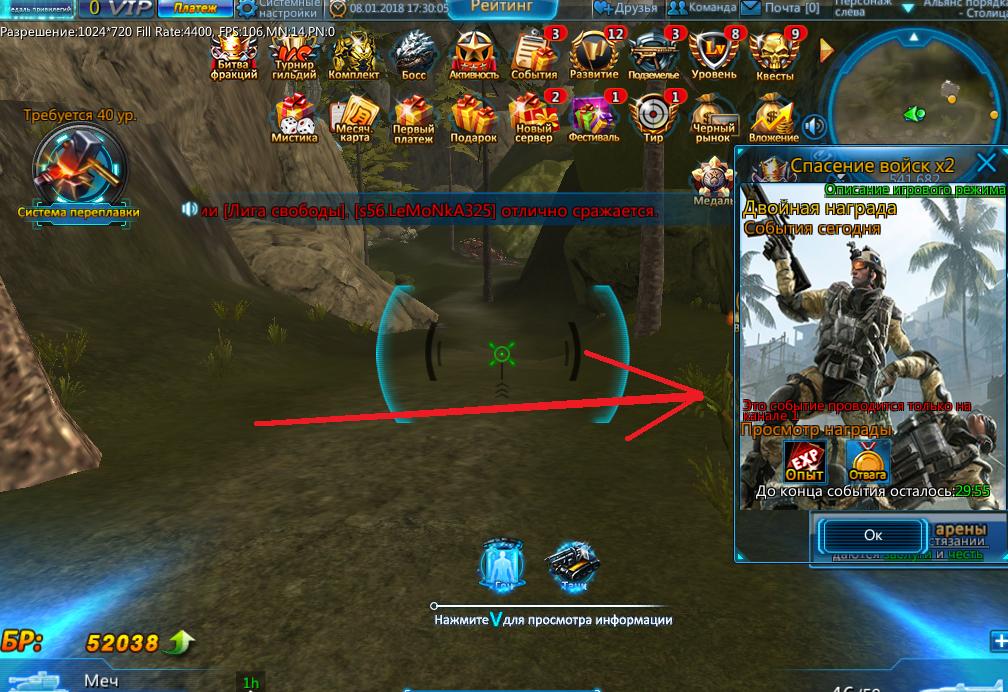Choose the Танк mode icon
This screenshot has height=692, width=1008.
[572, 566]
